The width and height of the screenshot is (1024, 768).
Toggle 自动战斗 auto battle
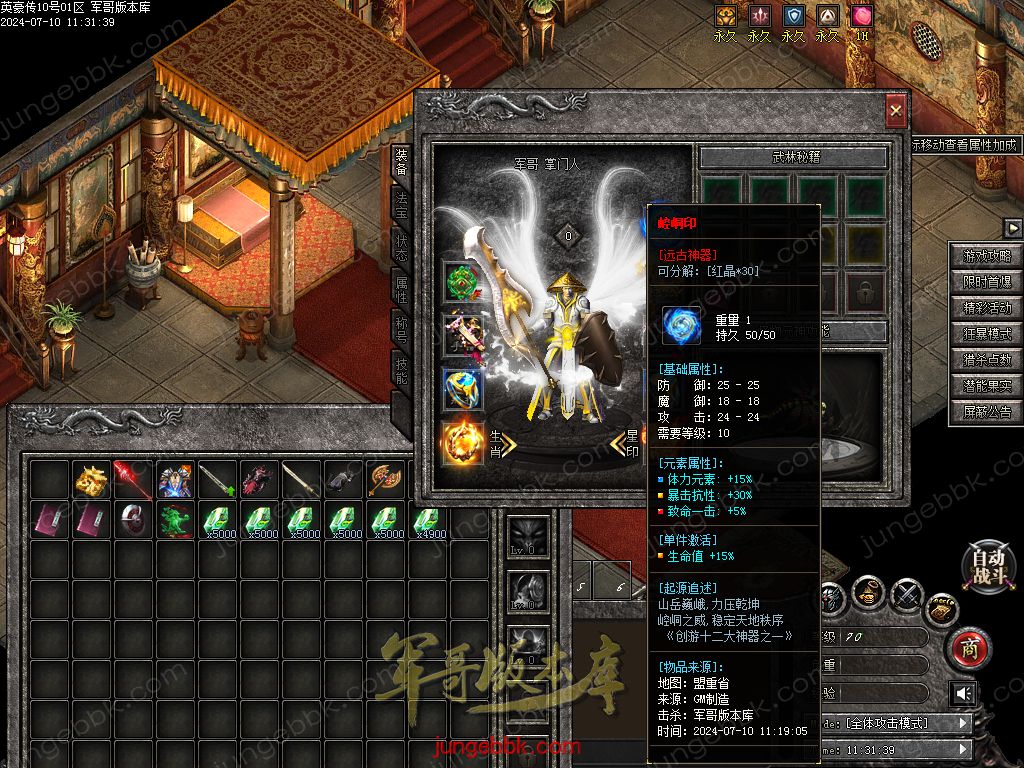pyautogui.click(x=982, y=566)
